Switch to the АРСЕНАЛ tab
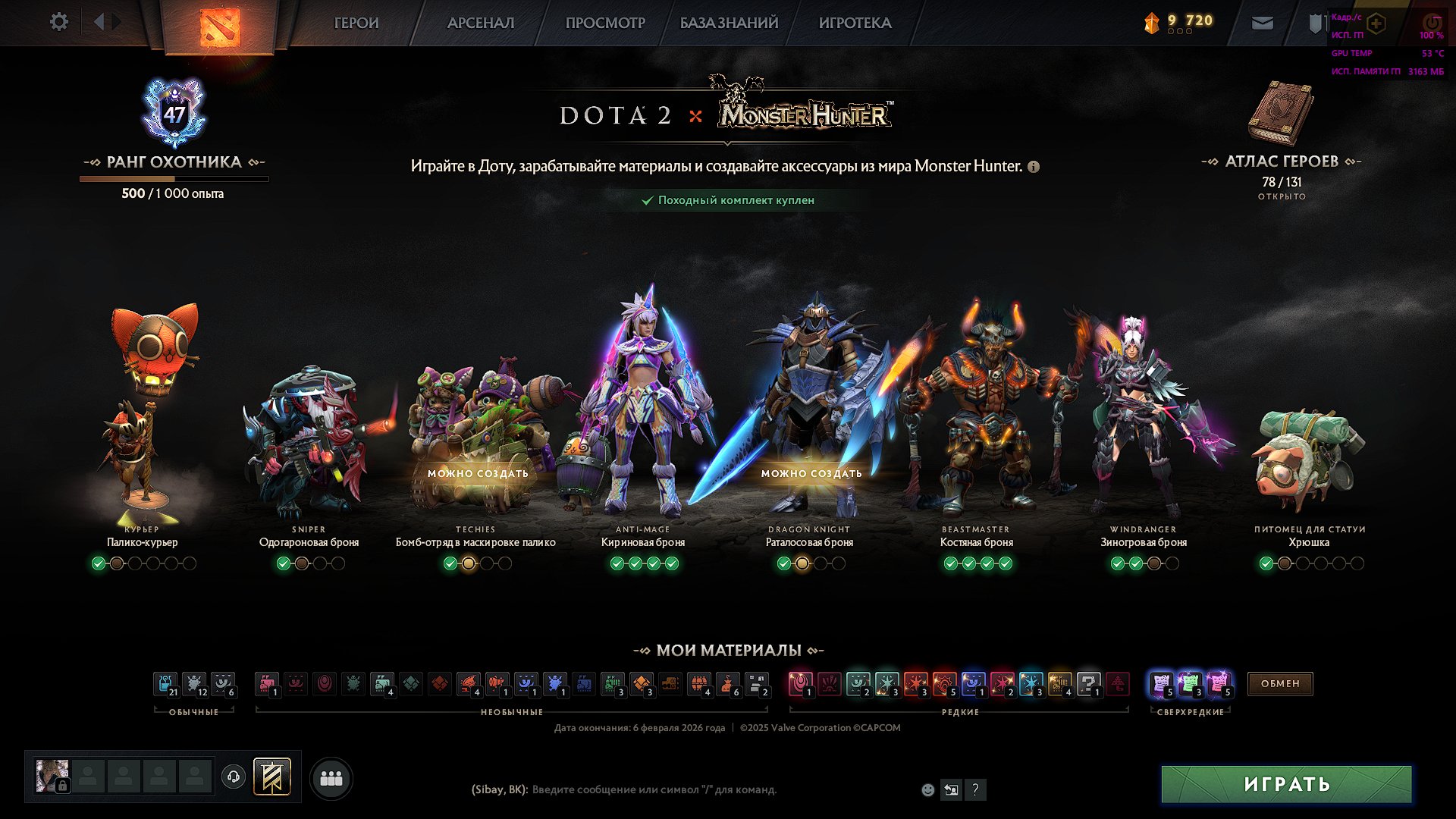 click(x=480, y=23)
